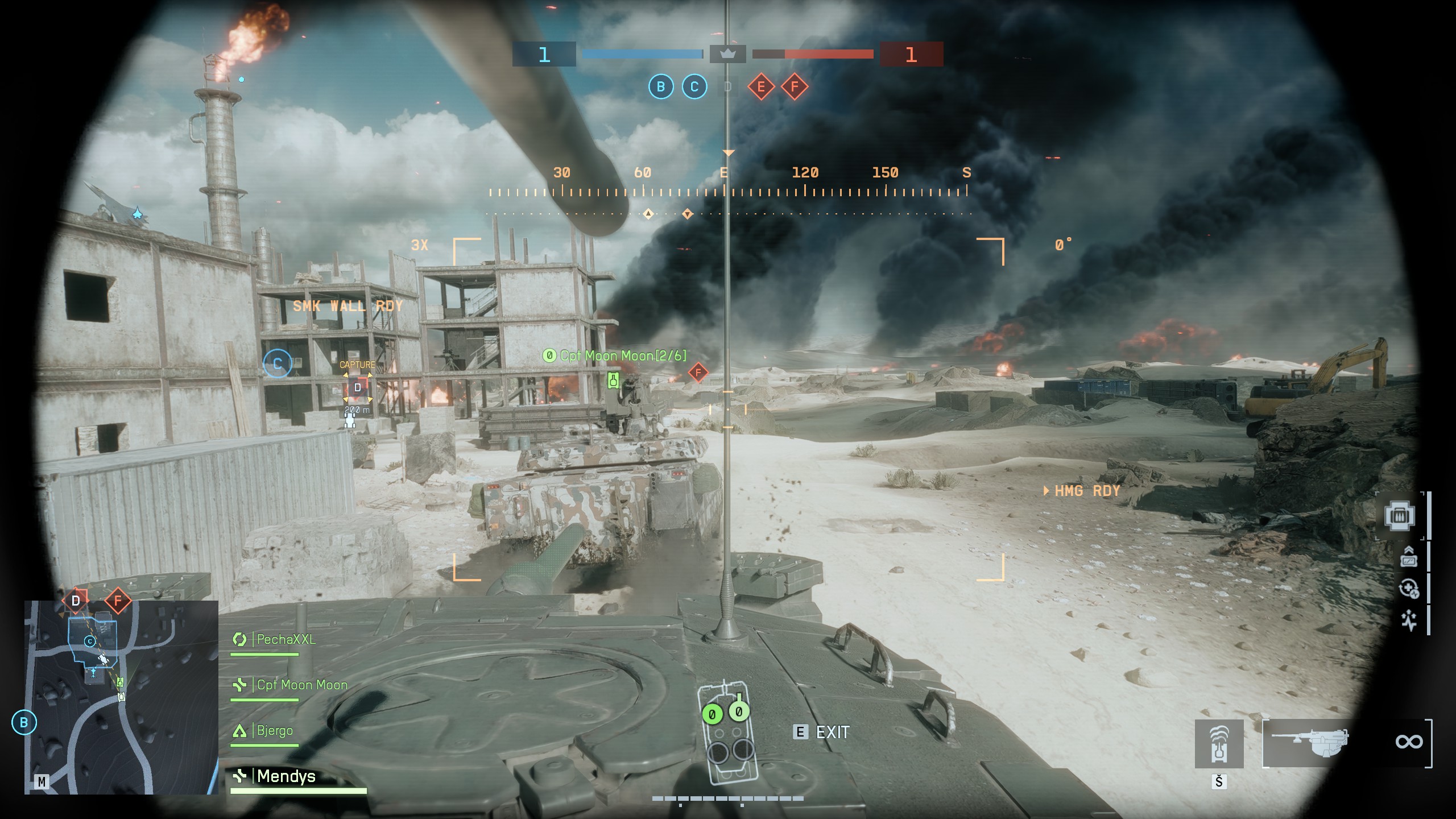Select squad member PechaXXL
1456x819 pixels.
coord(286,639)
